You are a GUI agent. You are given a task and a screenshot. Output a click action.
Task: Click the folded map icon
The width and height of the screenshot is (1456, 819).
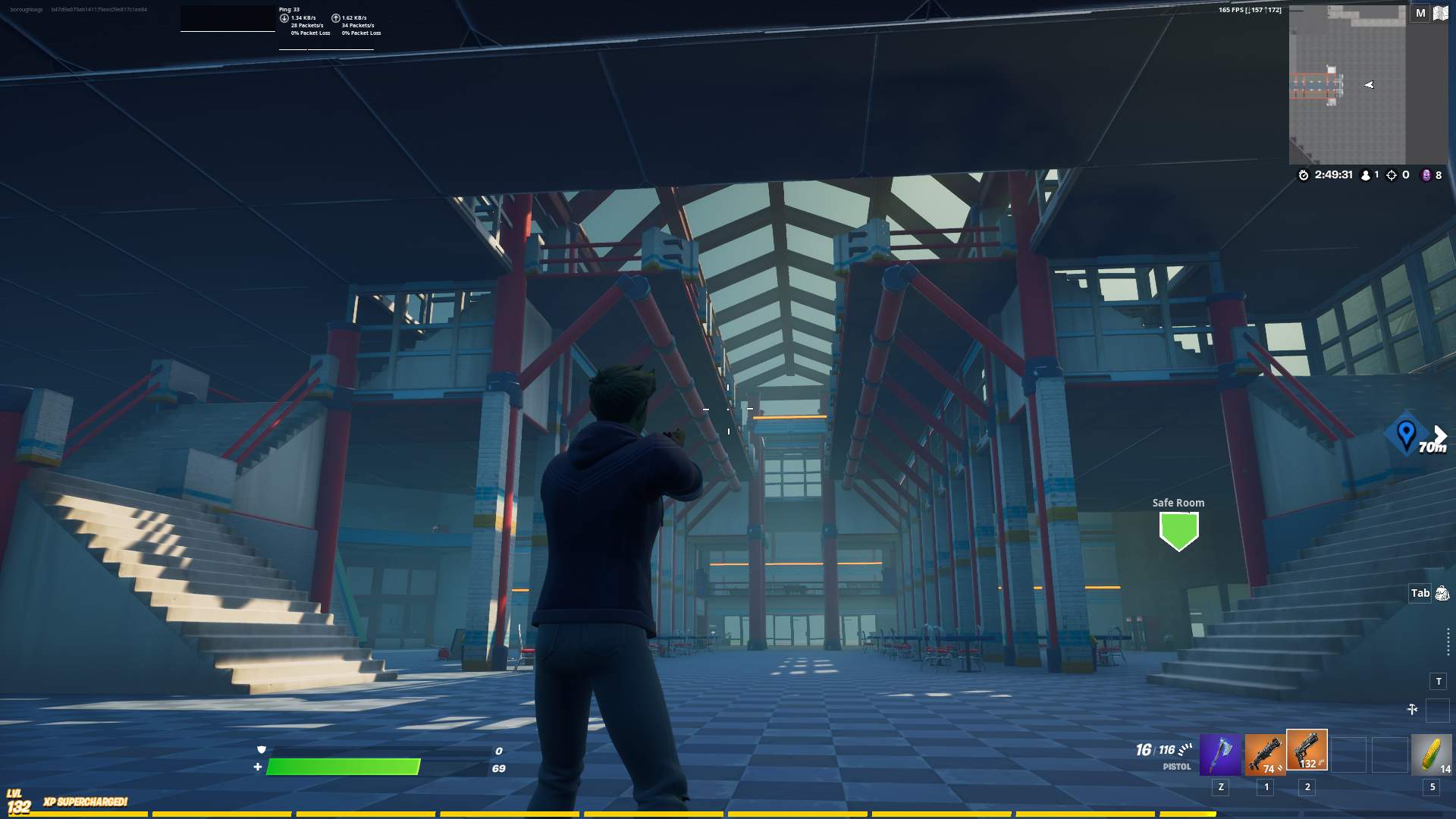[1441, 13]
